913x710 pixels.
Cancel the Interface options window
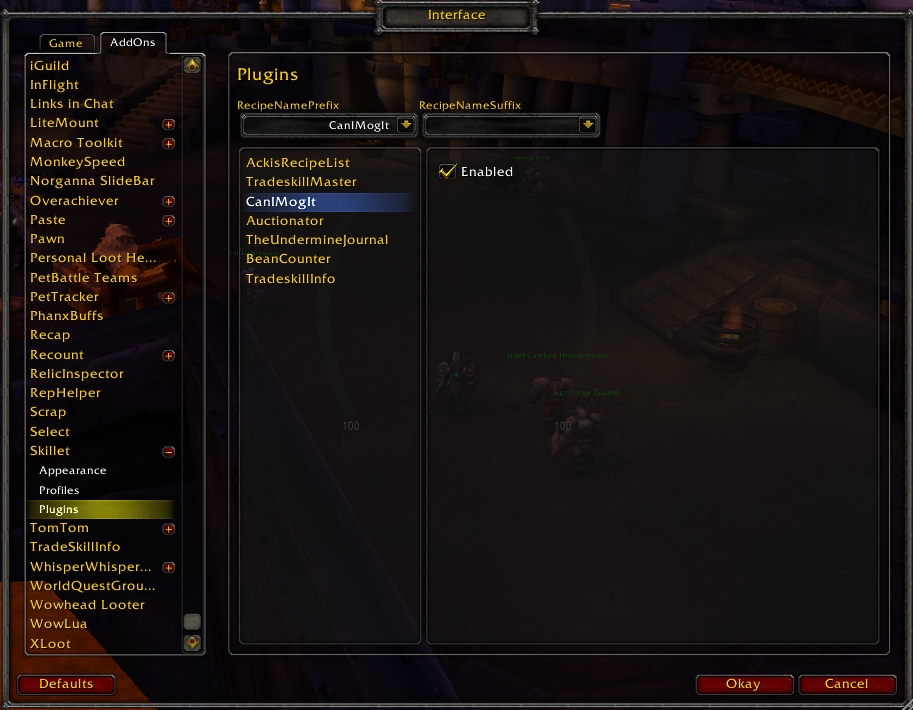point(846,685)
